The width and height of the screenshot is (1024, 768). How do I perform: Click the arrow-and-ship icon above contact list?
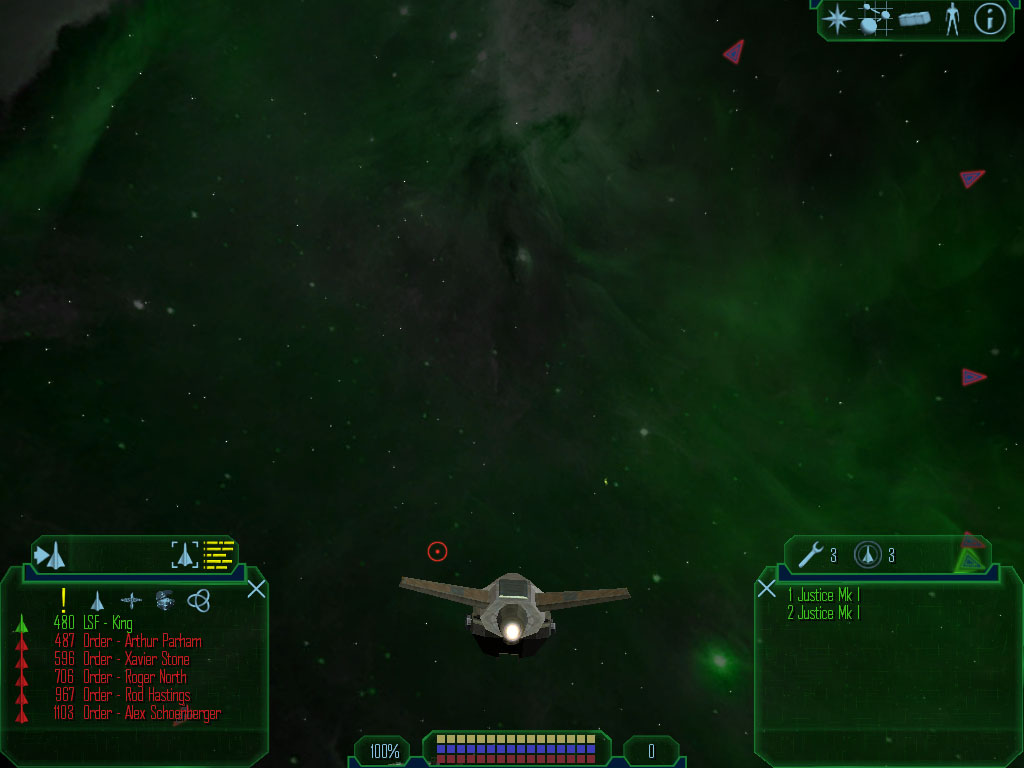(x=51, y=554)
